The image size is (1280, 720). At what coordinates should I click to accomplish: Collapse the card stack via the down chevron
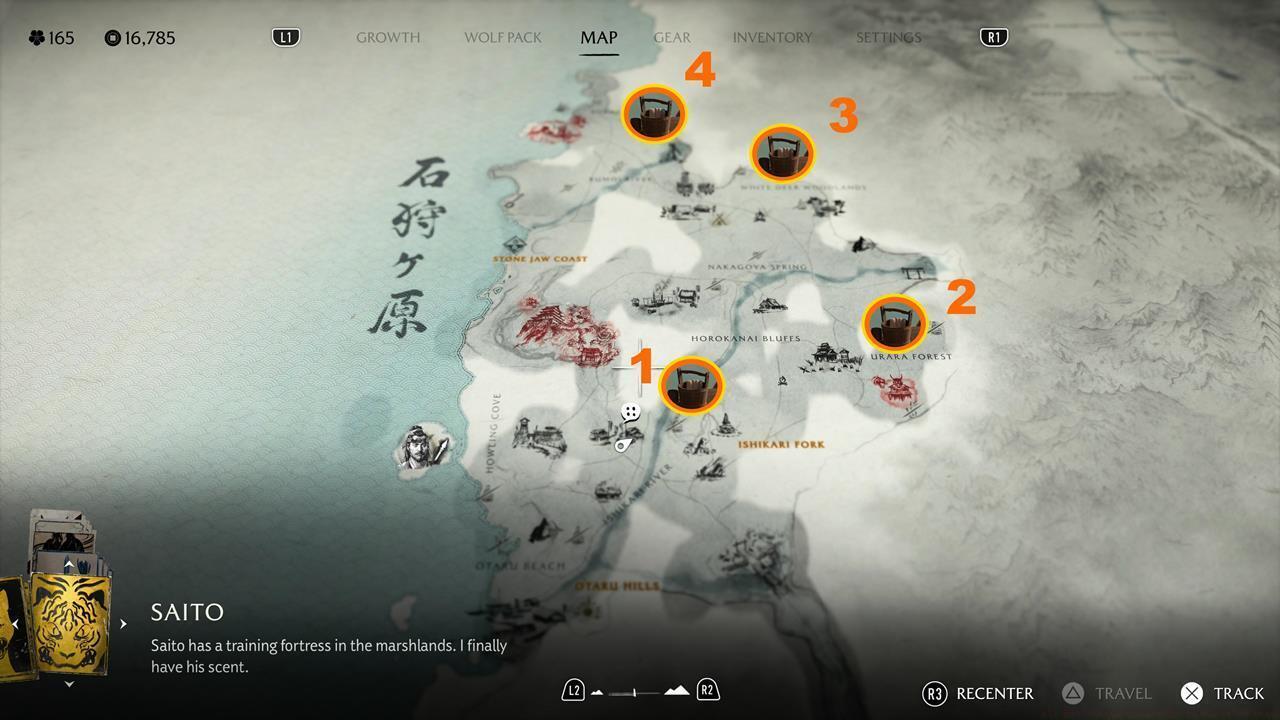(x=68, y=684)
